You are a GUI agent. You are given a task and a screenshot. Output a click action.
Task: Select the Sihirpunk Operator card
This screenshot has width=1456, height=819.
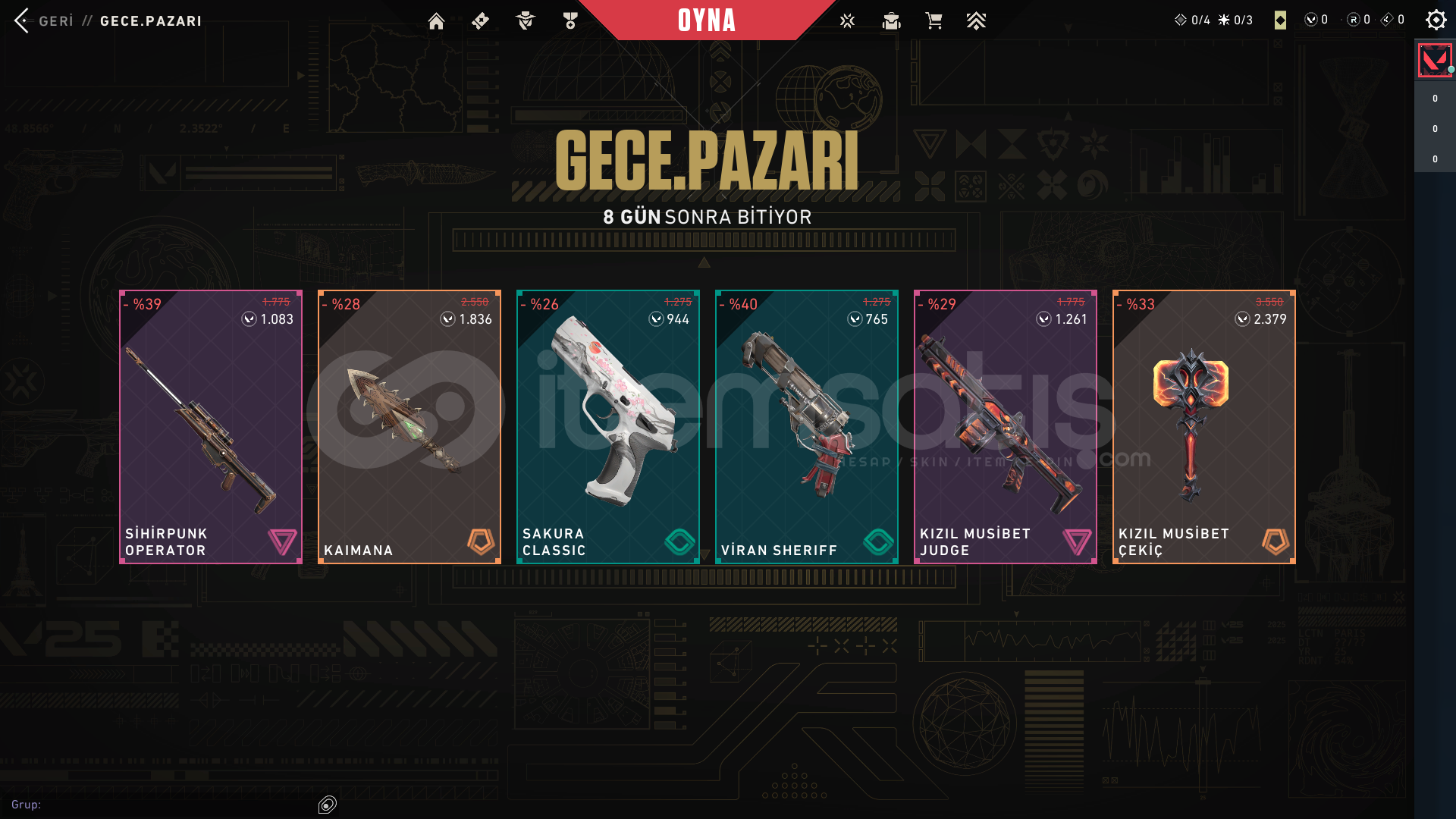211,426
